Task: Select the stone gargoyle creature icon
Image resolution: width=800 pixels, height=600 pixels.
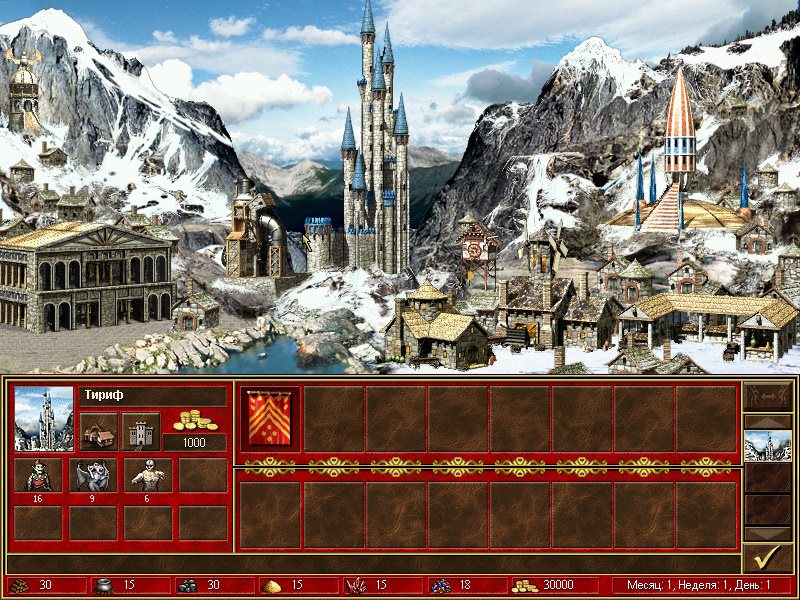Action: (x=96, y=475)
